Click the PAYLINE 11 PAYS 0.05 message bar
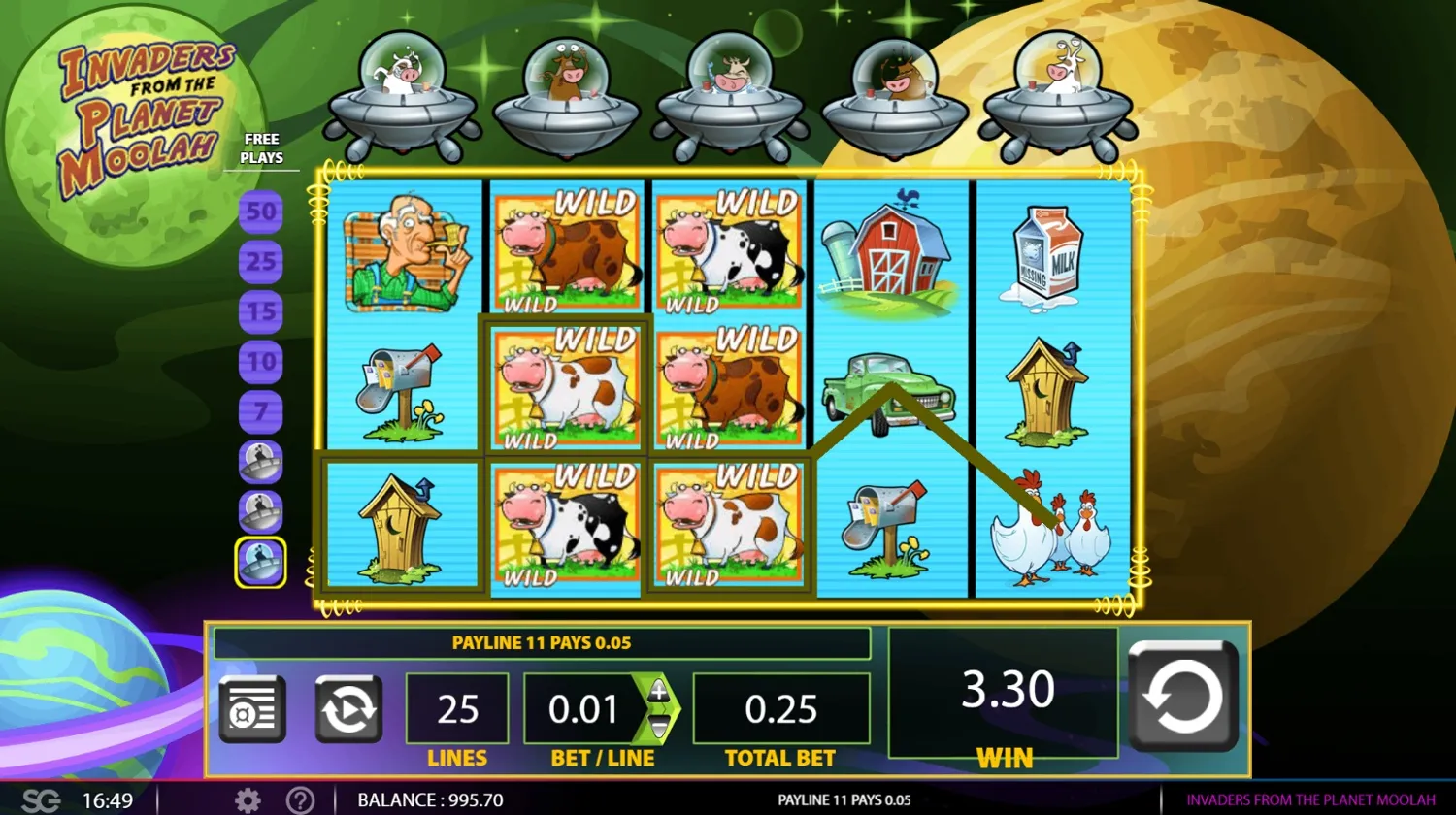The width and height of the screenshot is (1456, 815). [x=543, y=642]
